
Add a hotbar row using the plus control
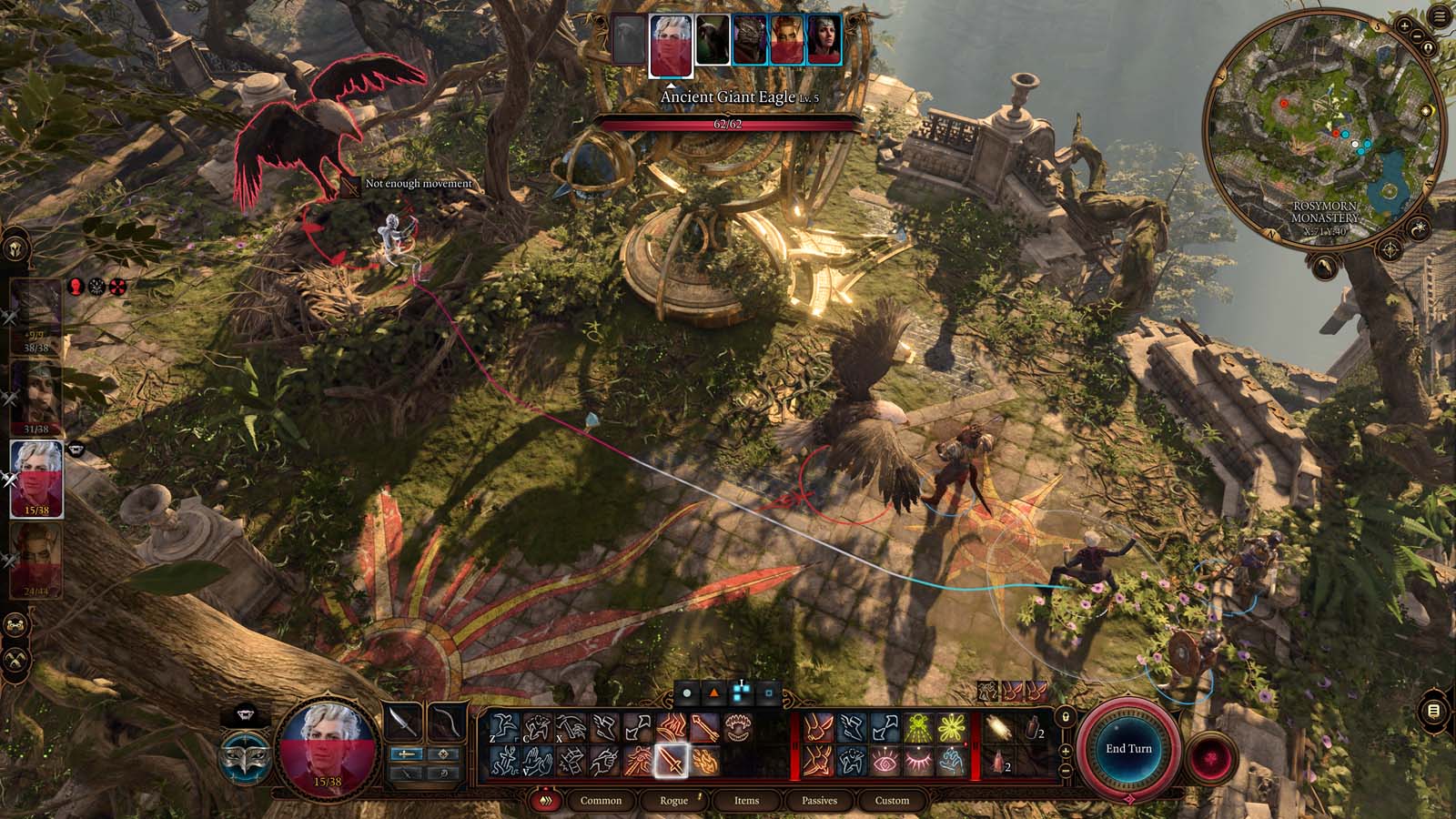1066,751
